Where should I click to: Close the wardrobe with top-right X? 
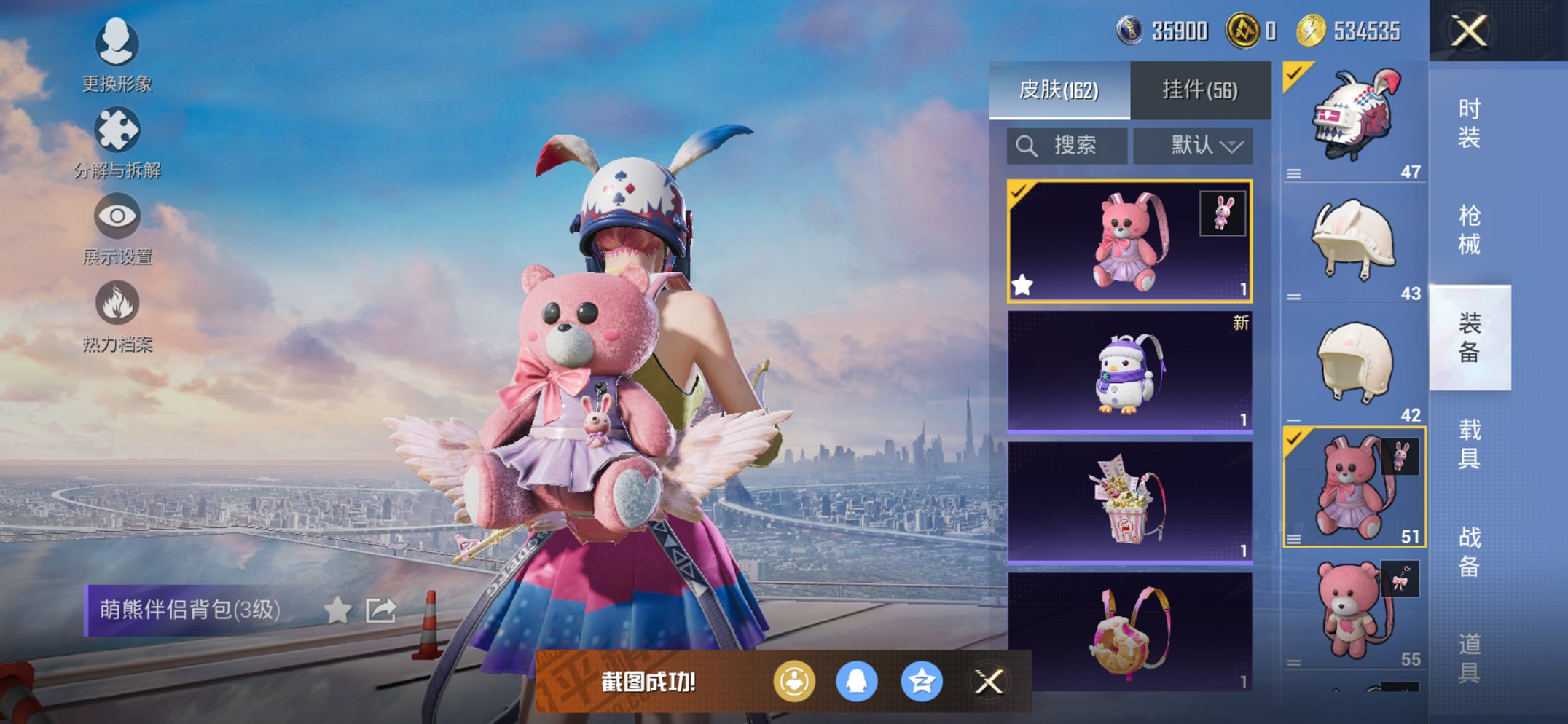[1468, 31]
